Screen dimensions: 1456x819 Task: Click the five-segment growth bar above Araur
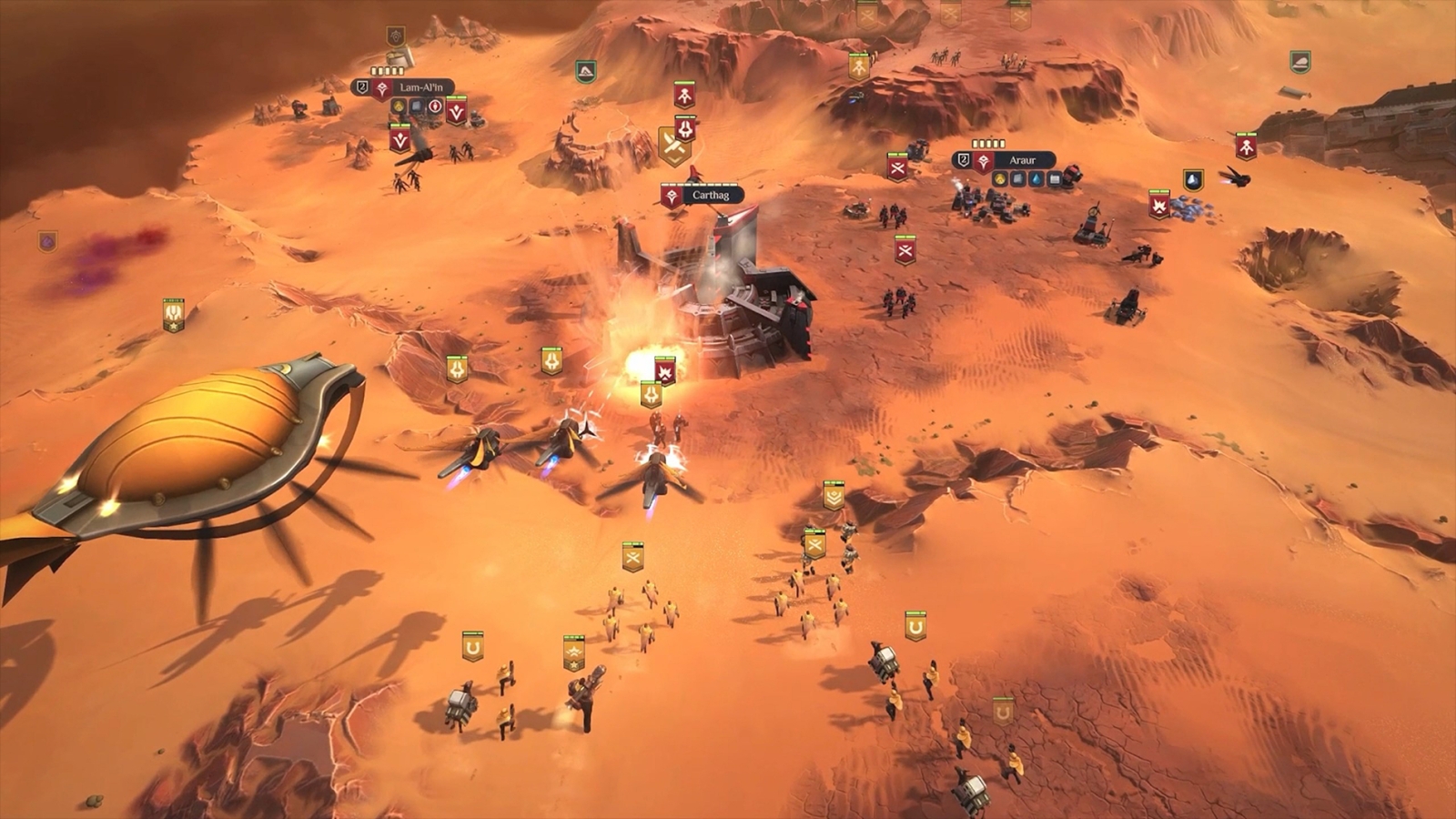tap(988, 144)
